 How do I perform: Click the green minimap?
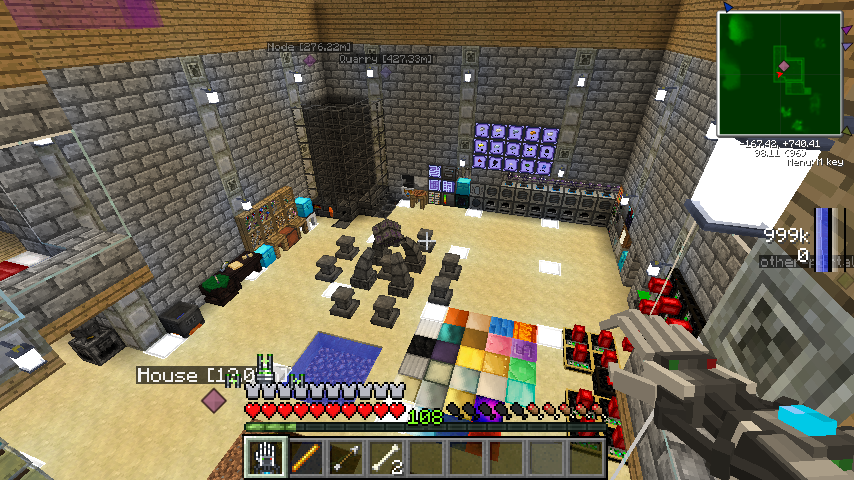tap(779, 73)
